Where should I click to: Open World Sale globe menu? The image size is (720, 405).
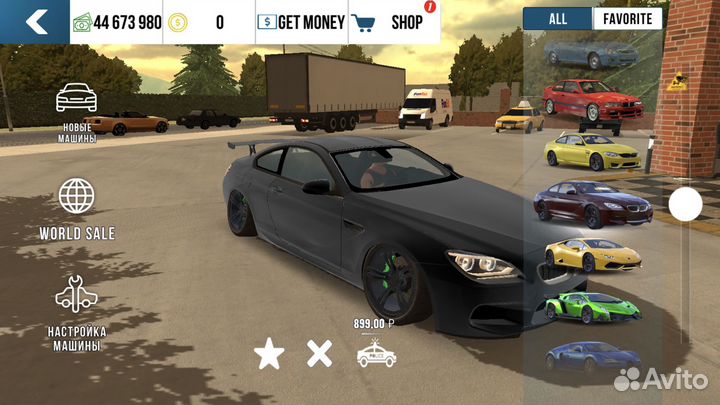tap(77, 208)
